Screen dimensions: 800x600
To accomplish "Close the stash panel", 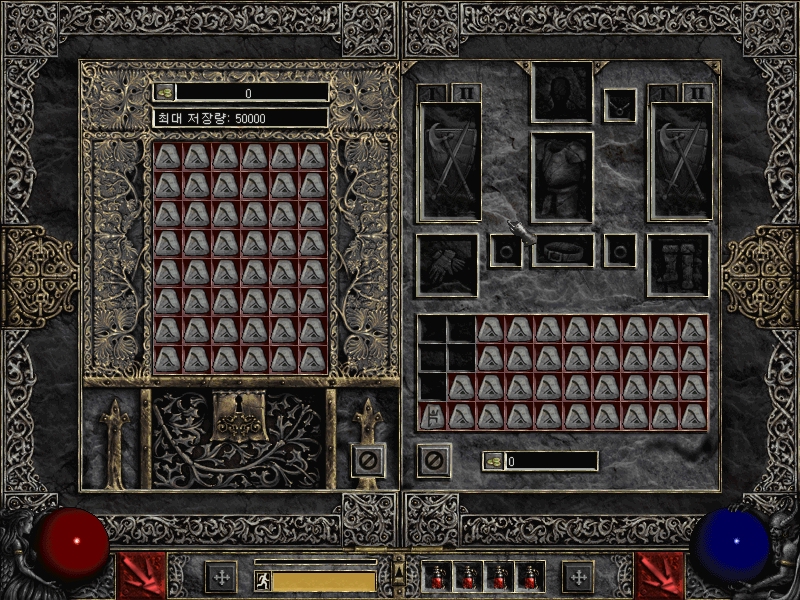I will (368, 461).
